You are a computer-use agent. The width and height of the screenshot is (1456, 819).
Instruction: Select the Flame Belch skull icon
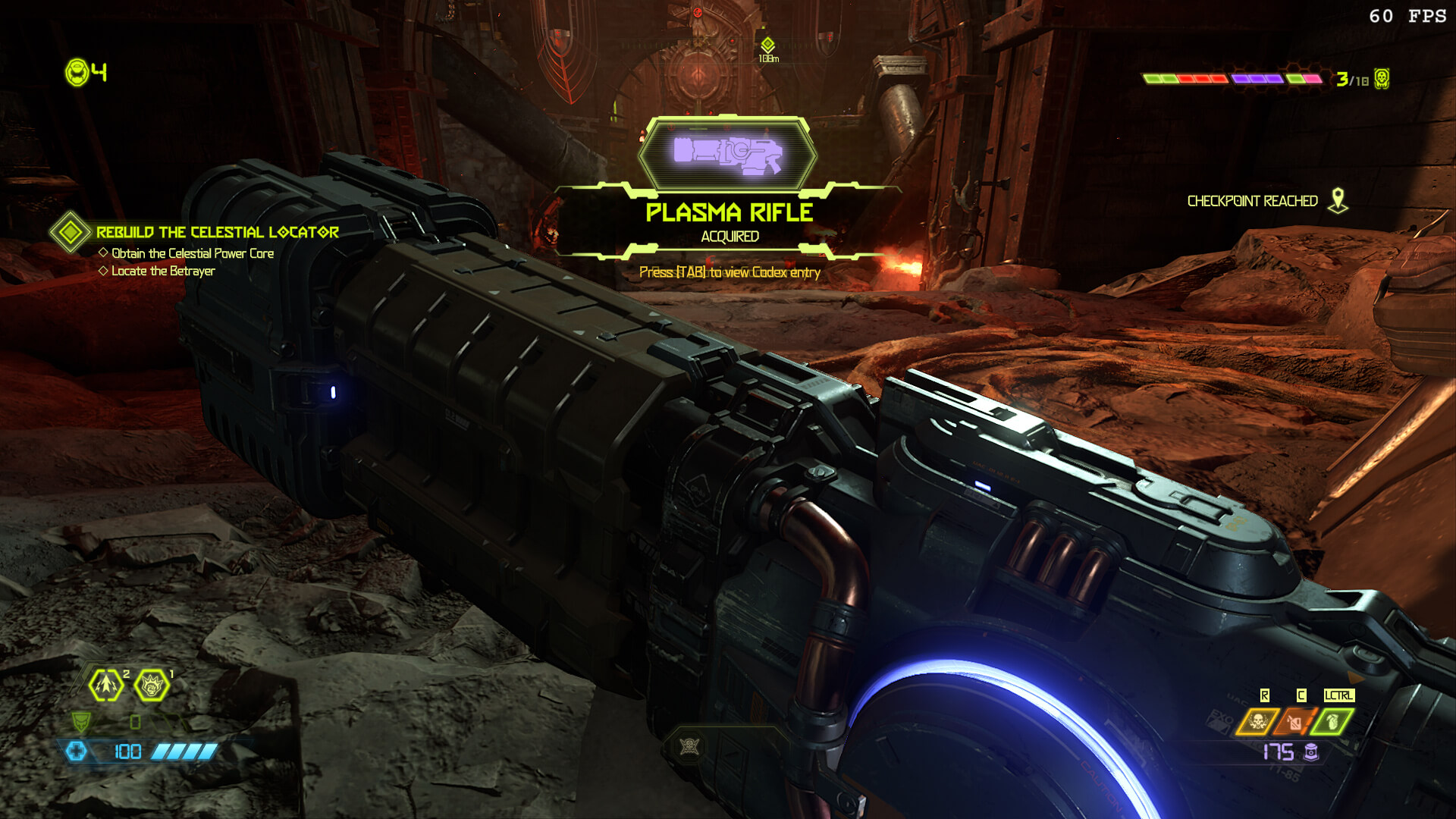point(1257,721)
